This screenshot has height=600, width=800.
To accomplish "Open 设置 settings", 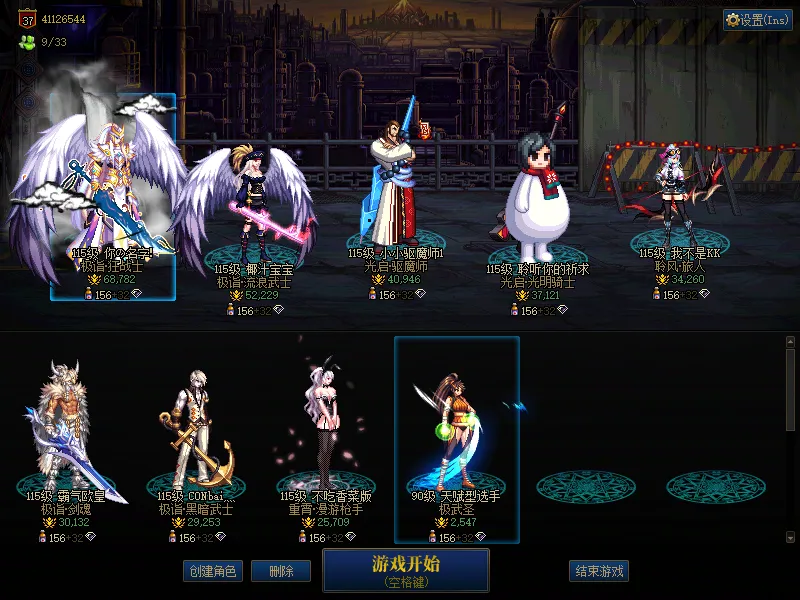I will 758,20.
